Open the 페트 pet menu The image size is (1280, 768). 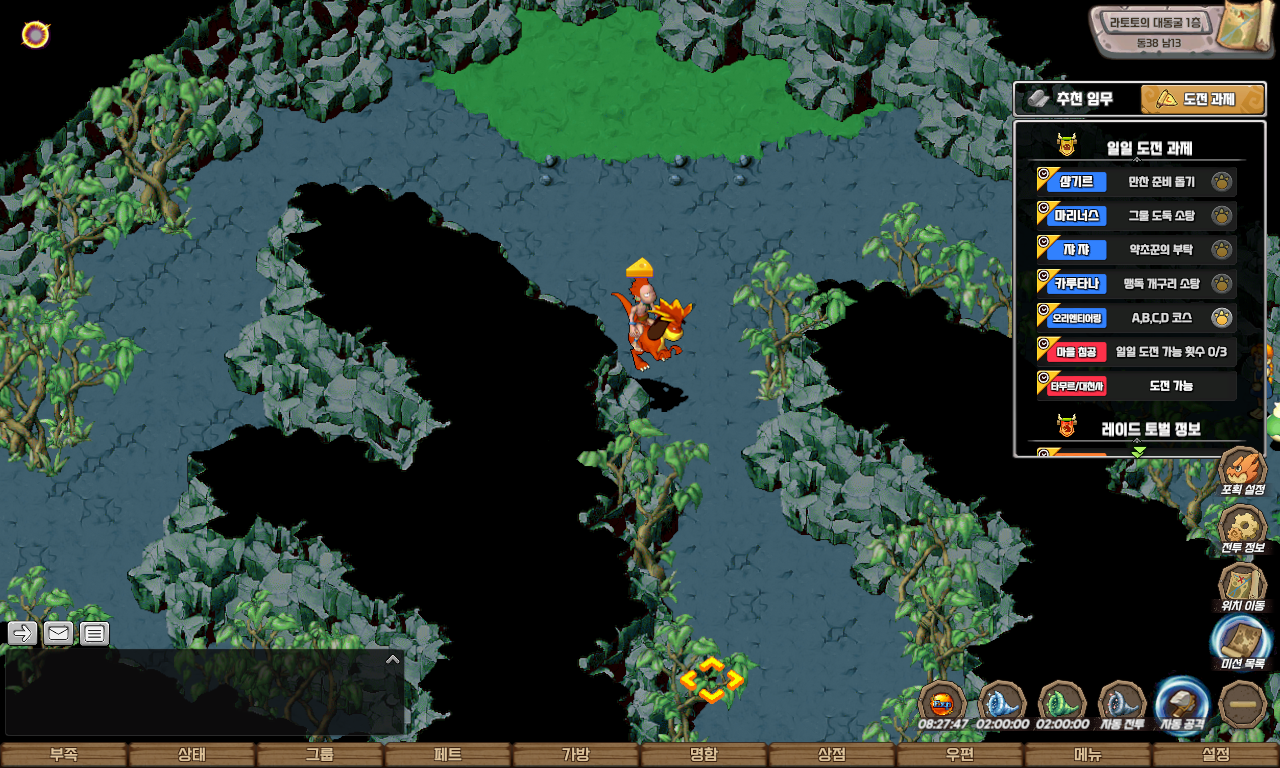tap(448, 755)
